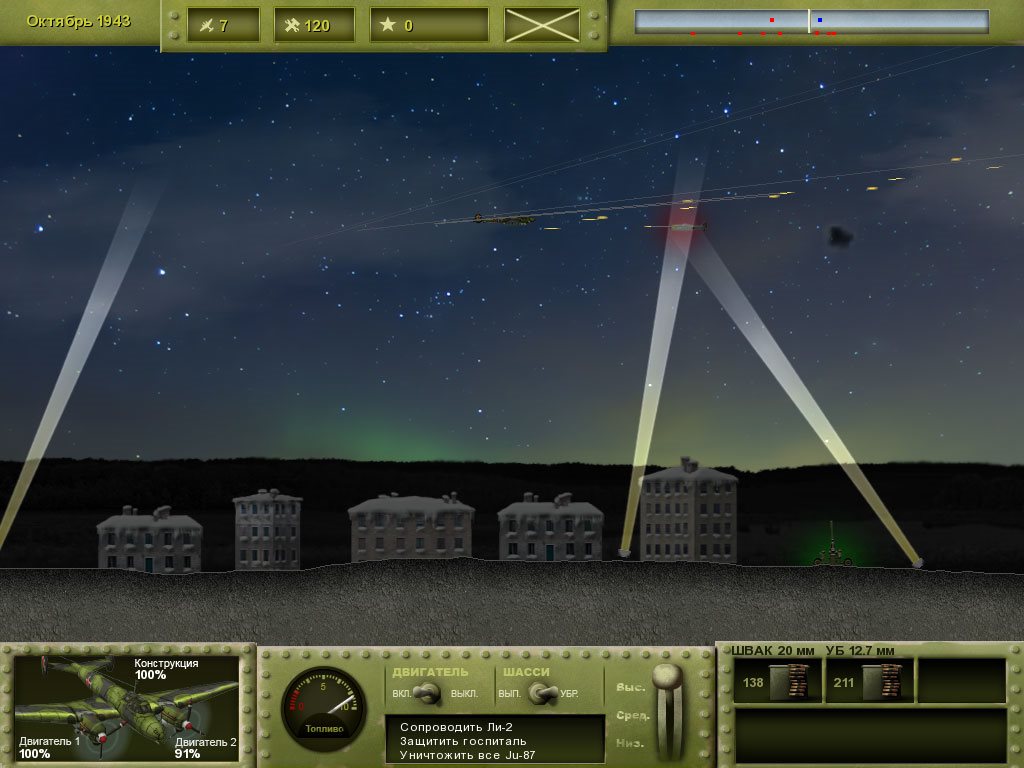The width and height of the screenshot is (1024, 768).
Task: Click the mission objectives list
Action: click(x=495, y=740)
